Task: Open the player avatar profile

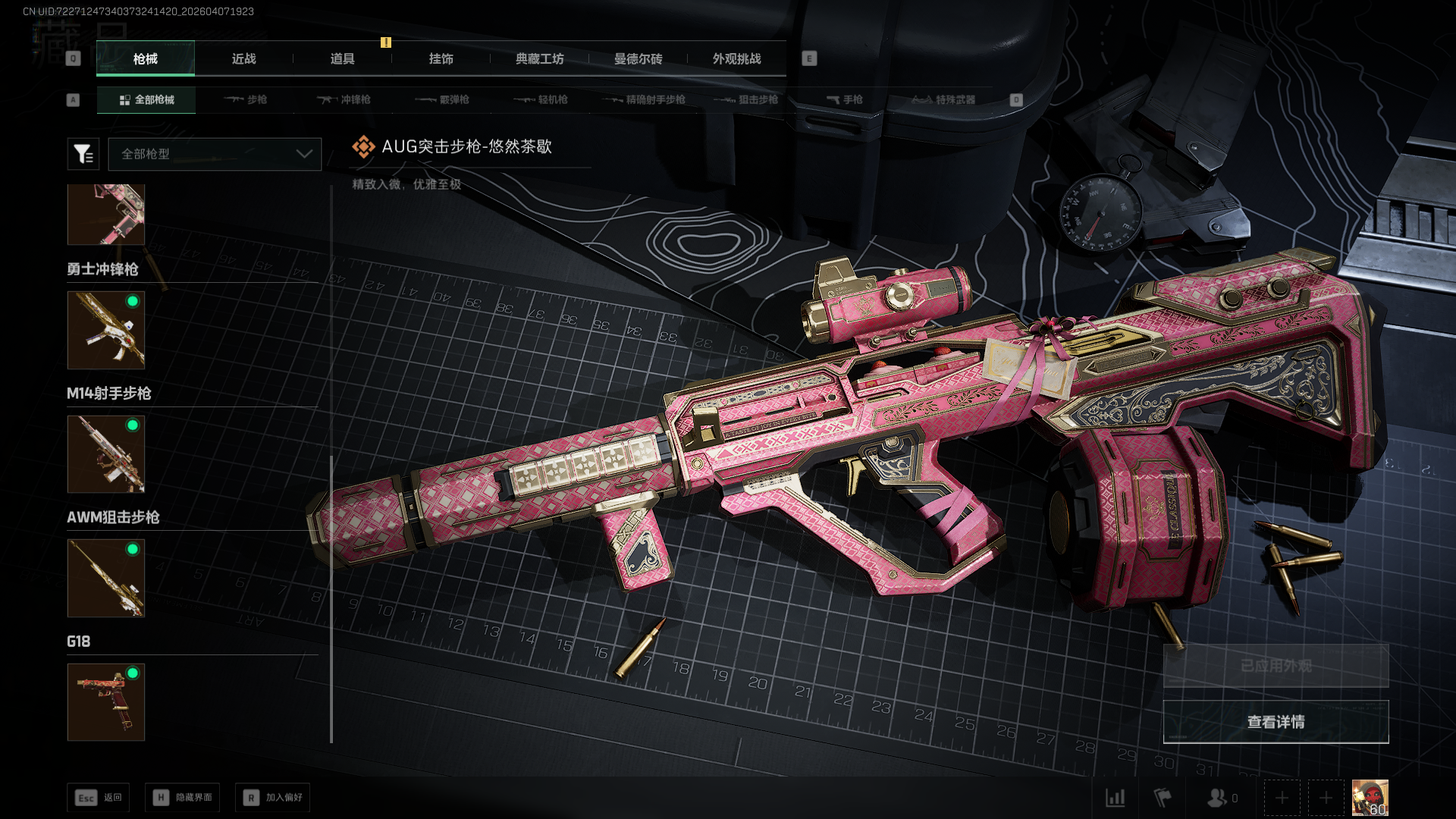Action: pyautogui.click(x=1370, y=798)
